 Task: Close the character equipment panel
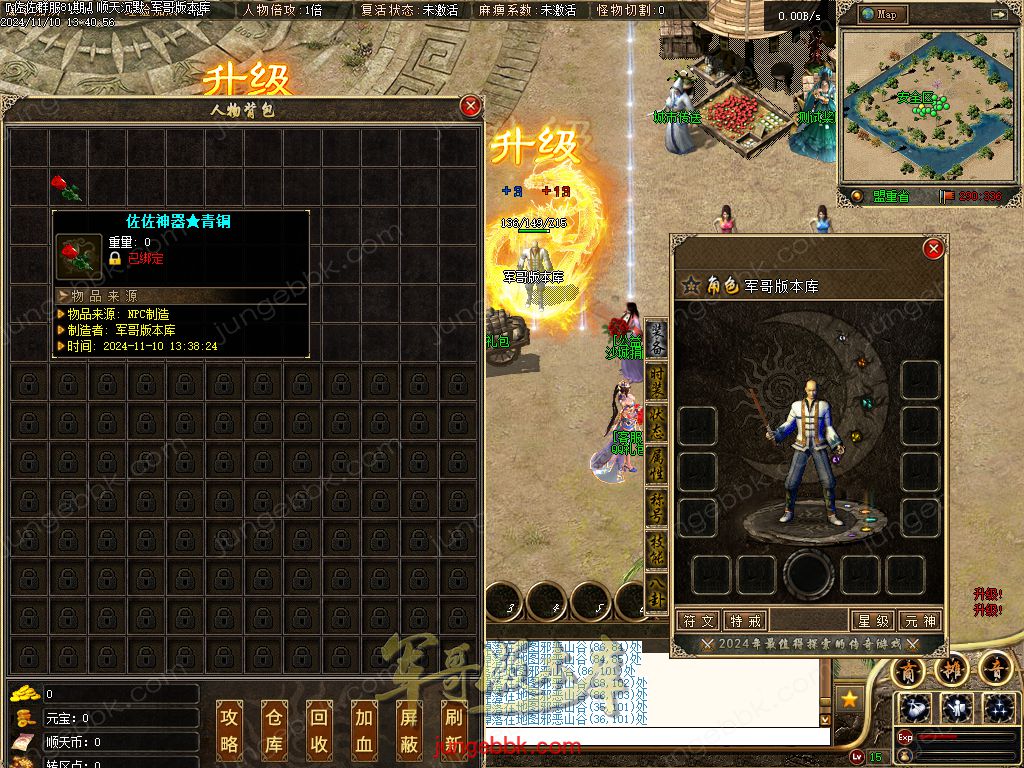click(933, 249)
